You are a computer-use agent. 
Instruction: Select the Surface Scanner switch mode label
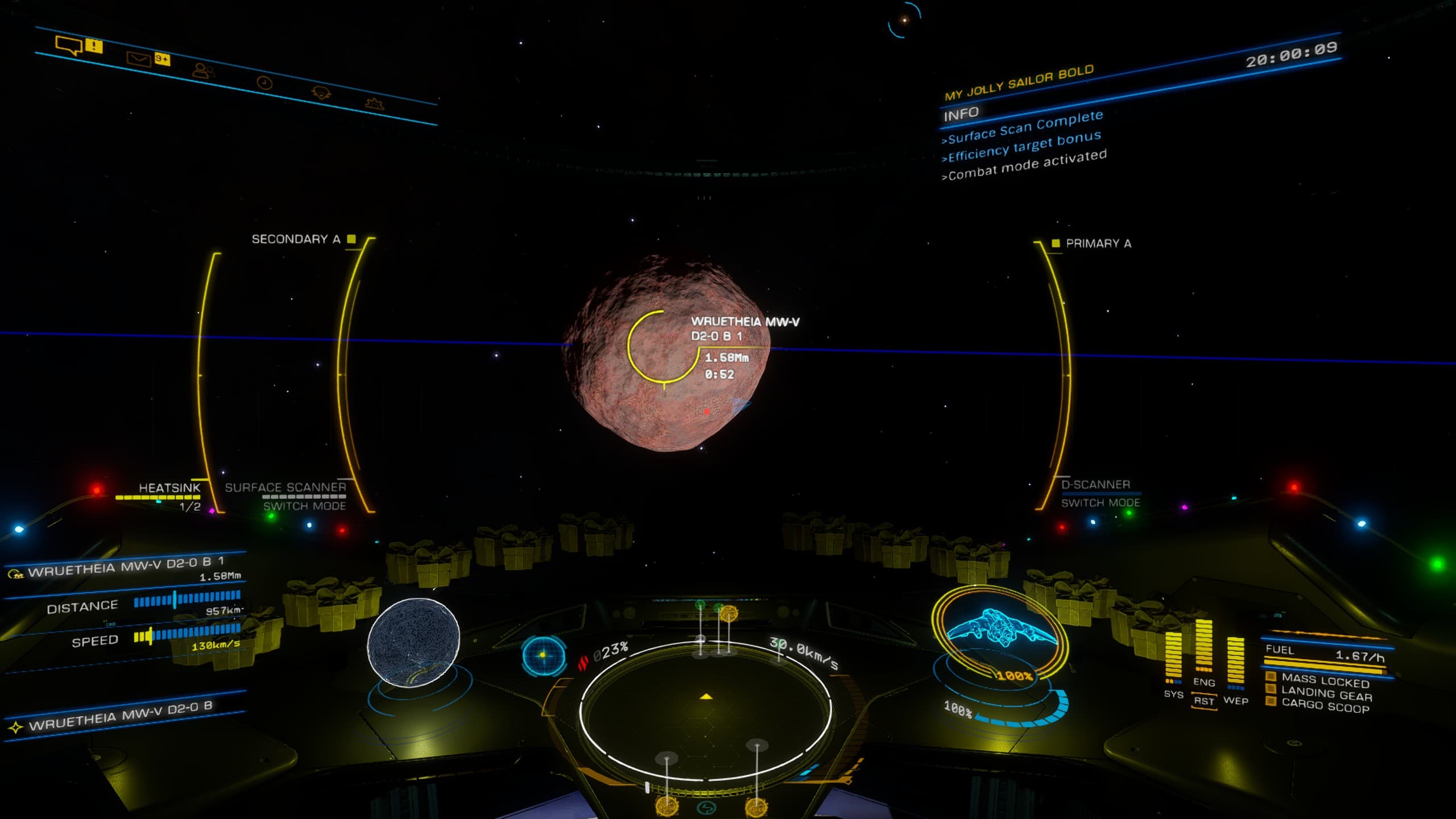click(304, 506)
